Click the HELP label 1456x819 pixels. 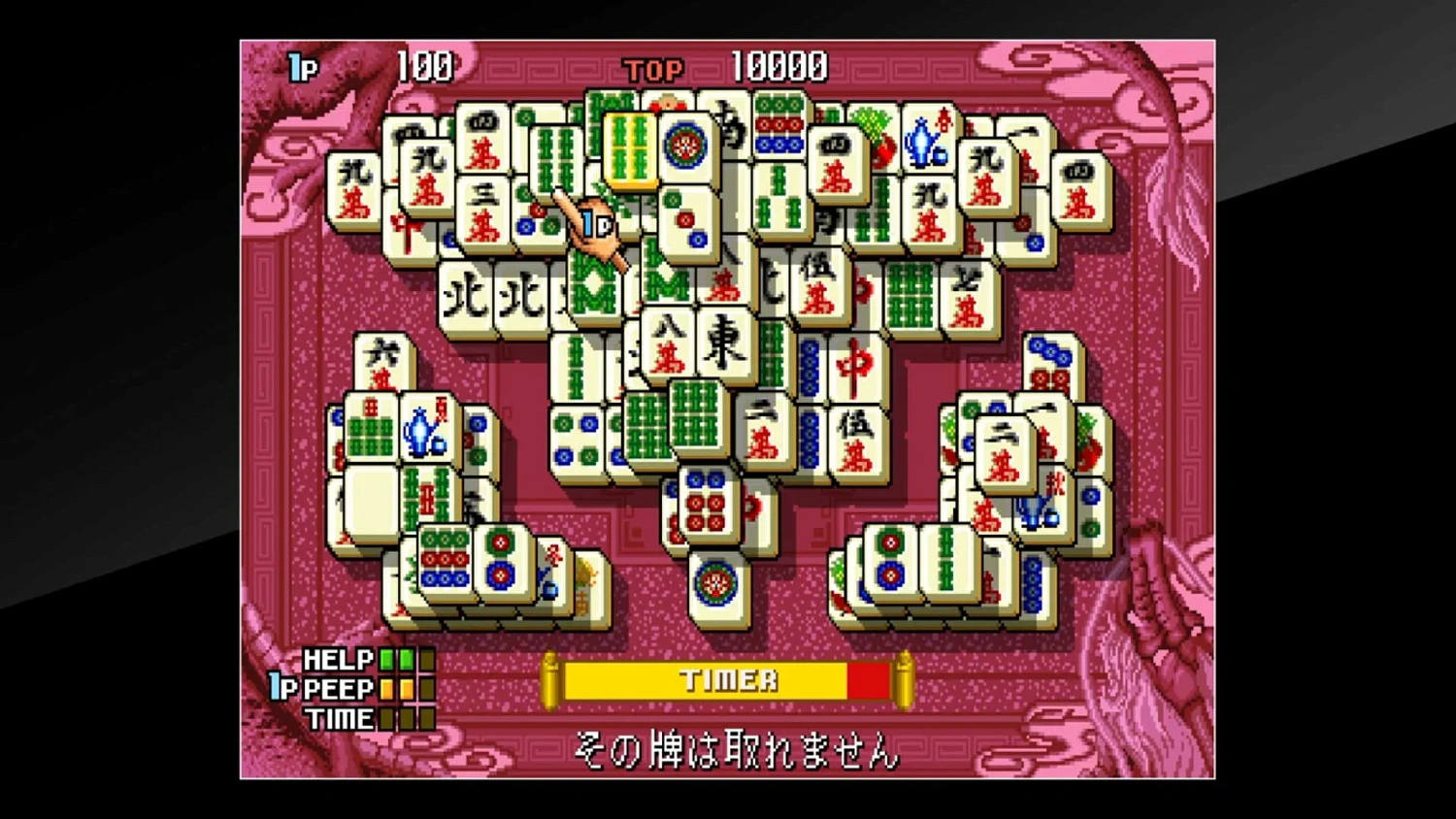pyautogui.click(x=337, y=659)
